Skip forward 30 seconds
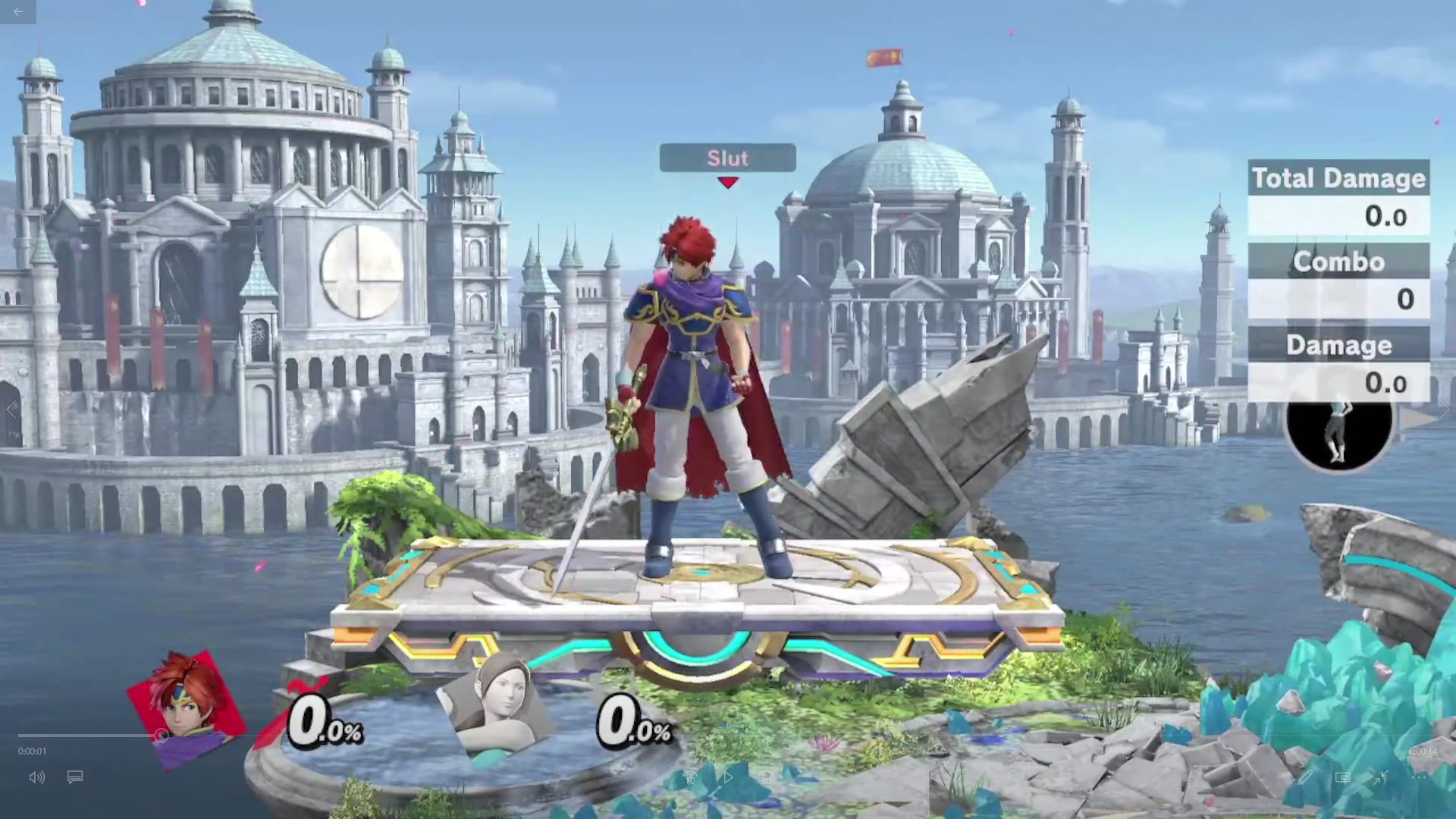Viewport: 1456px width, 819px height. tap(764, 777)
